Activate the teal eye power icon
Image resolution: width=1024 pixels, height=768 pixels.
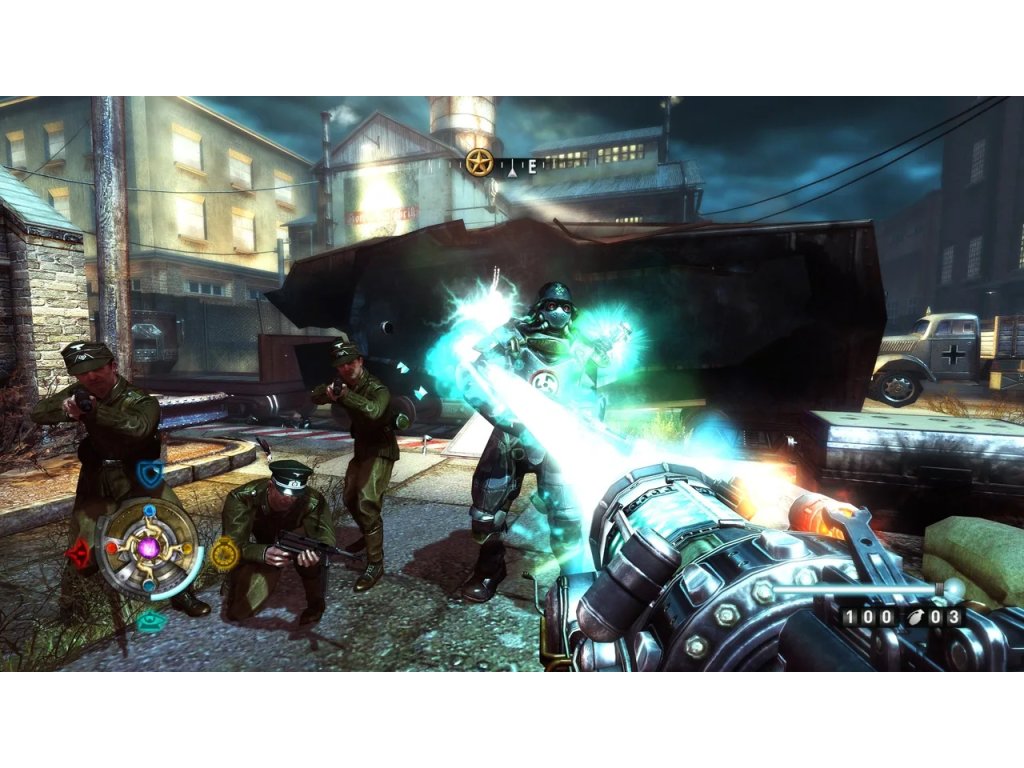point(151,620)
